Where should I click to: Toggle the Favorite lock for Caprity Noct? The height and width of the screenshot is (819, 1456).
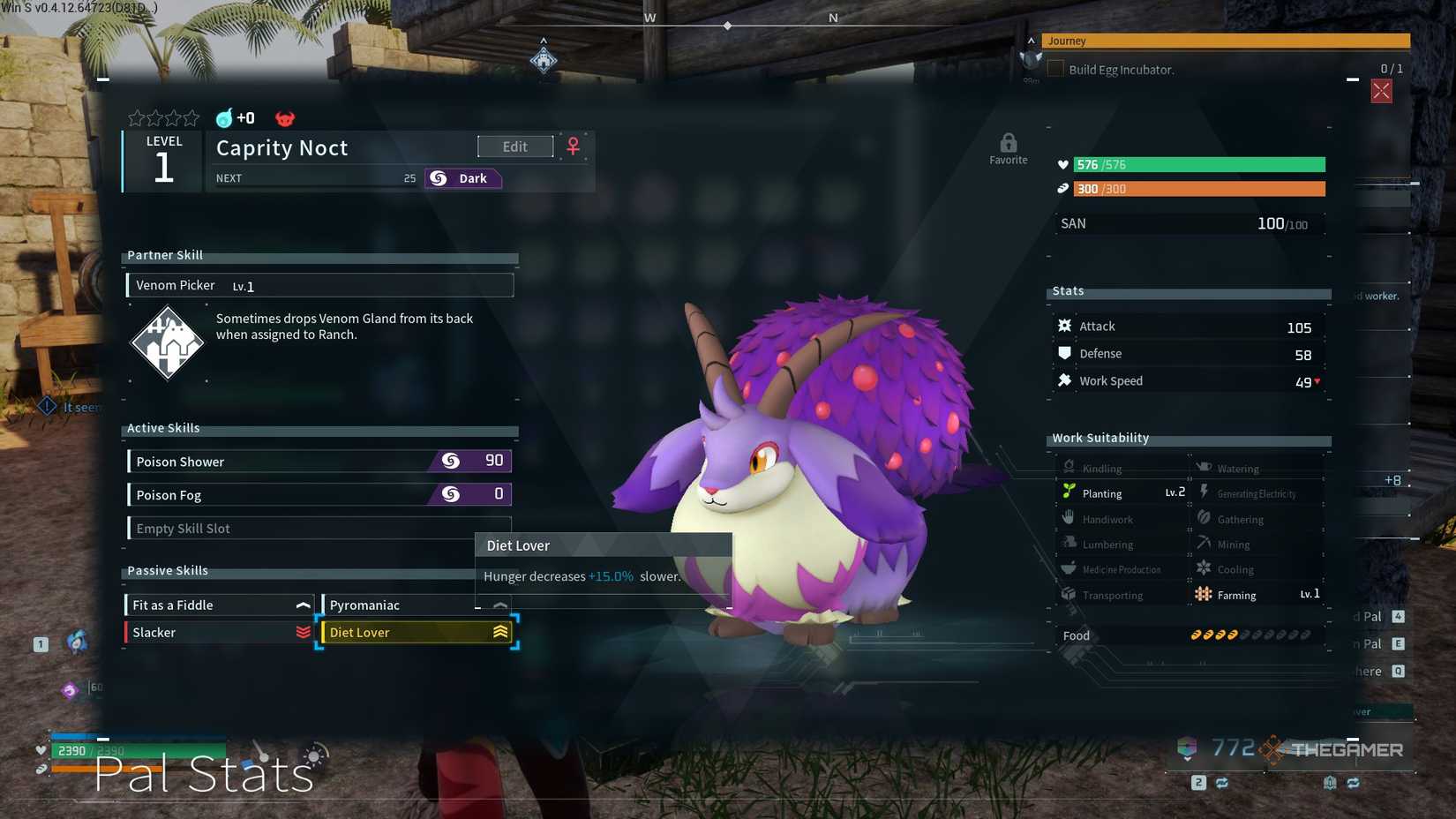[1009, 143]
